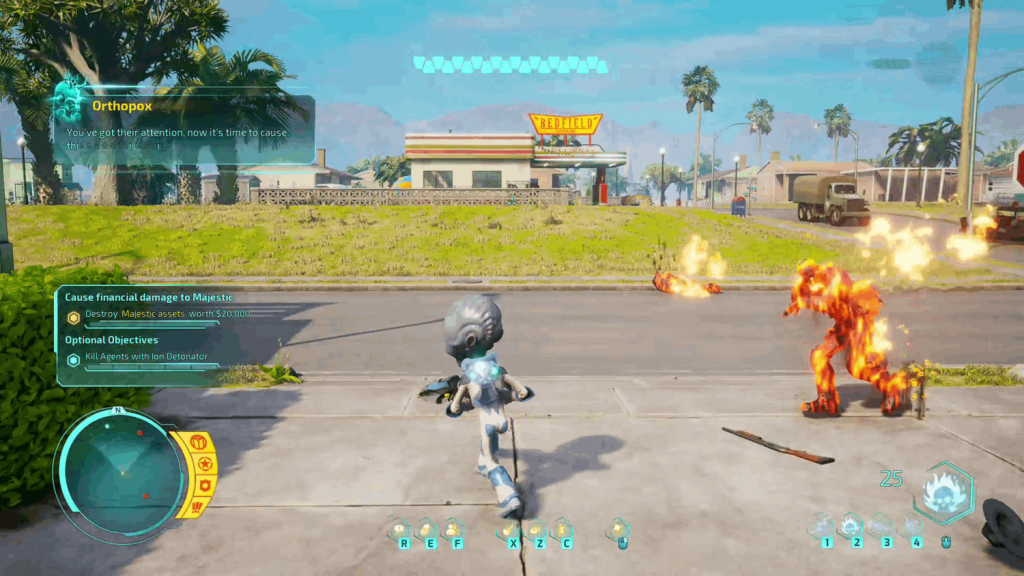Activate the ability icon above the R label
This screenshot has width=1024, height=576.
[x=400, y=529]
